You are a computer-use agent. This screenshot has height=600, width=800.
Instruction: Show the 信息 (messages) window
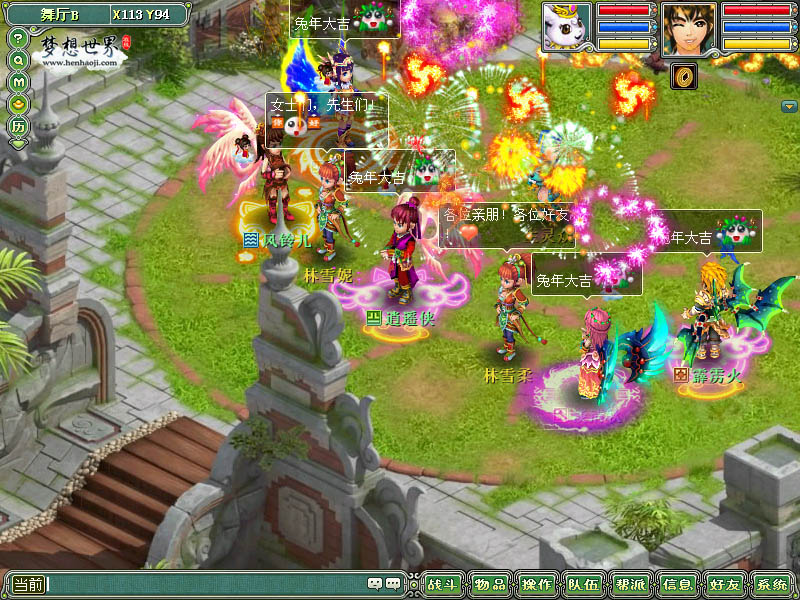point(677,584)
